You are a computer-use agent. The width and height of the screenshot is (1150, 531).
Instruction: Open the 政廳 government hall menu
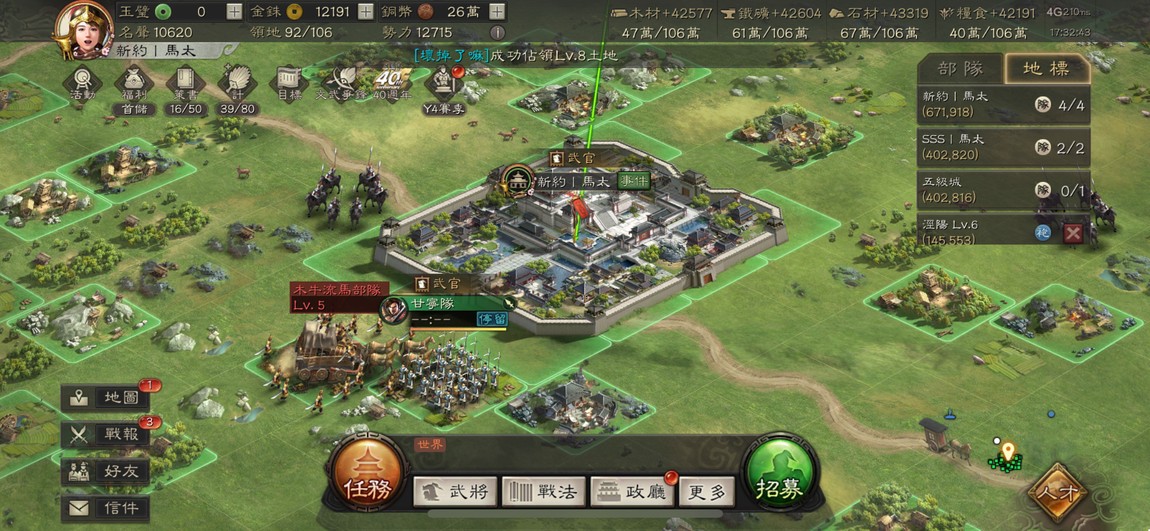[x=633, y=491]
